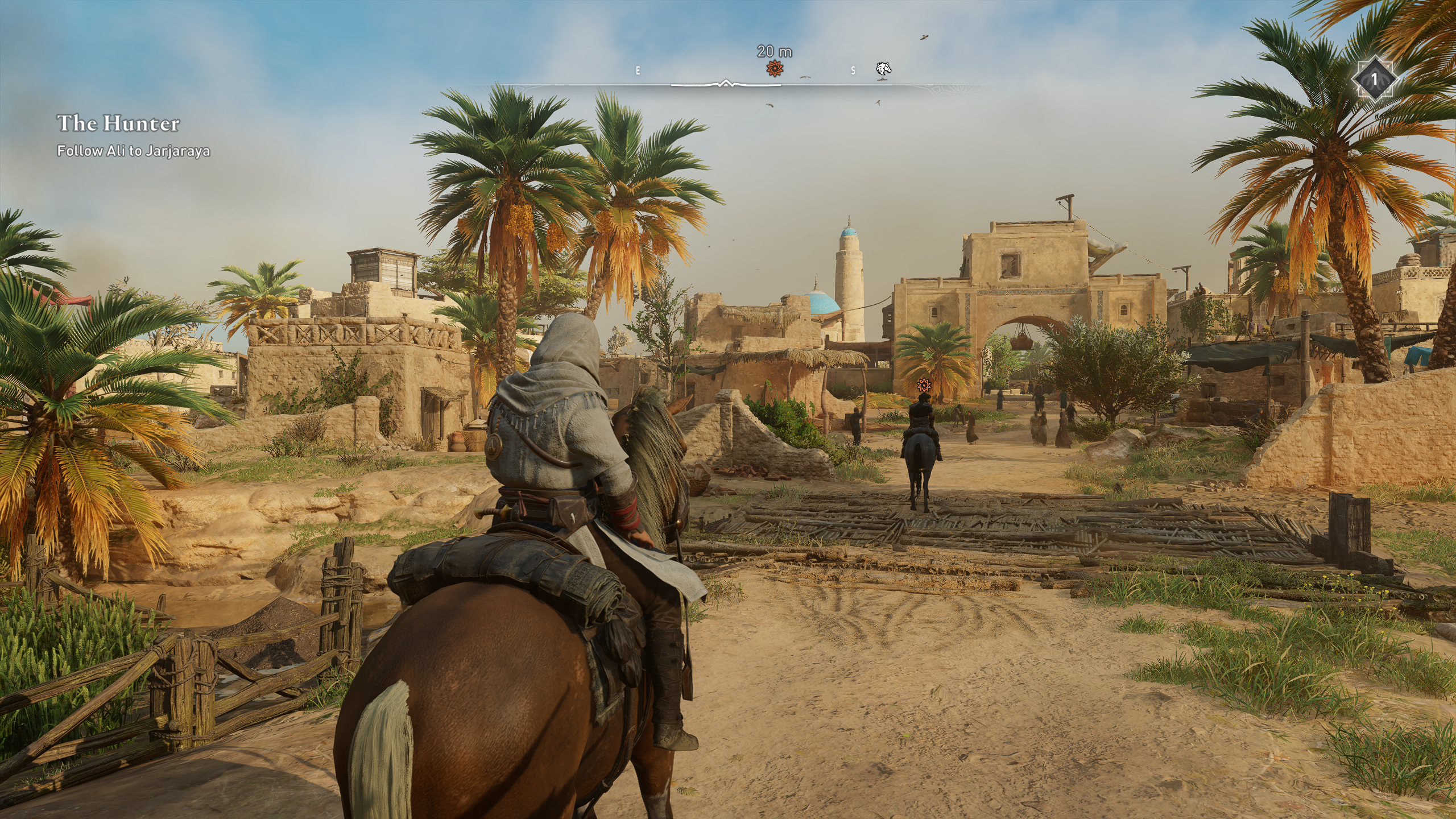Click the orange quest marker above Ali

(923, 385)
